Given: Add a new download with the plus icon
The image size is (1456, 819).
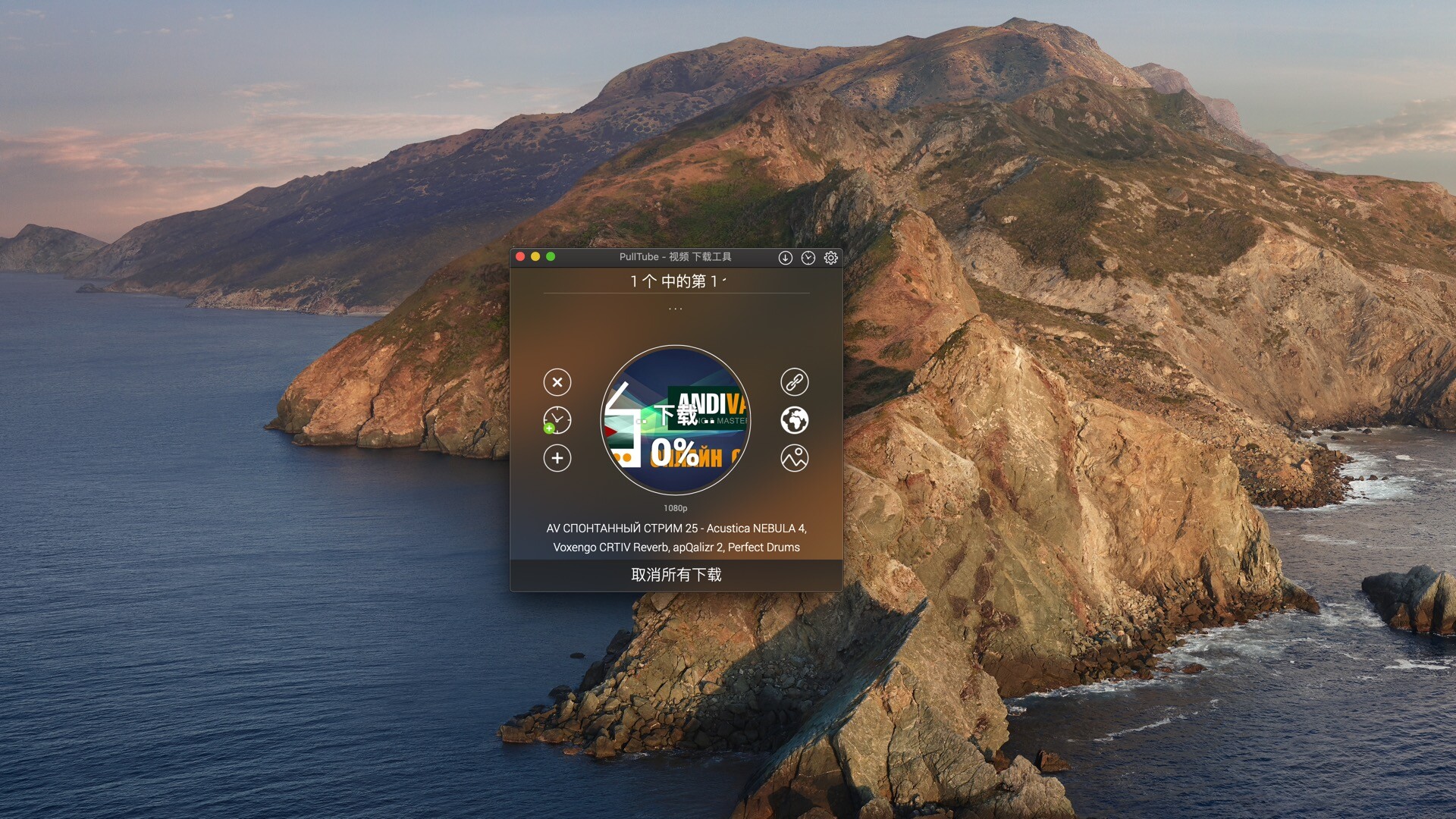Looking at the screenshot, I should tap(557, 459).
